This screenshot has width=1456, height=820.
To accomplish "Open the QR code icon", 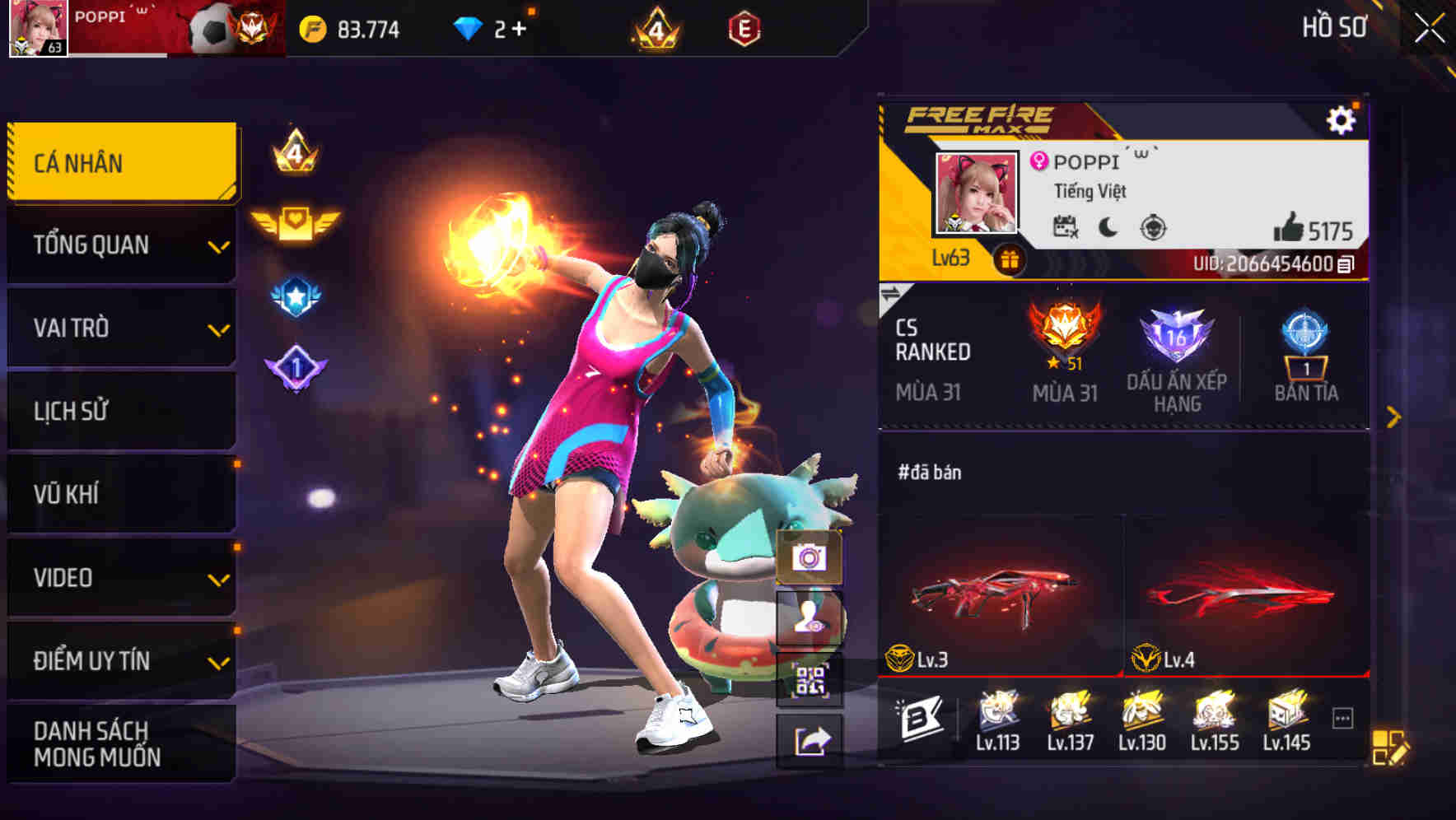I will point(810,679).
